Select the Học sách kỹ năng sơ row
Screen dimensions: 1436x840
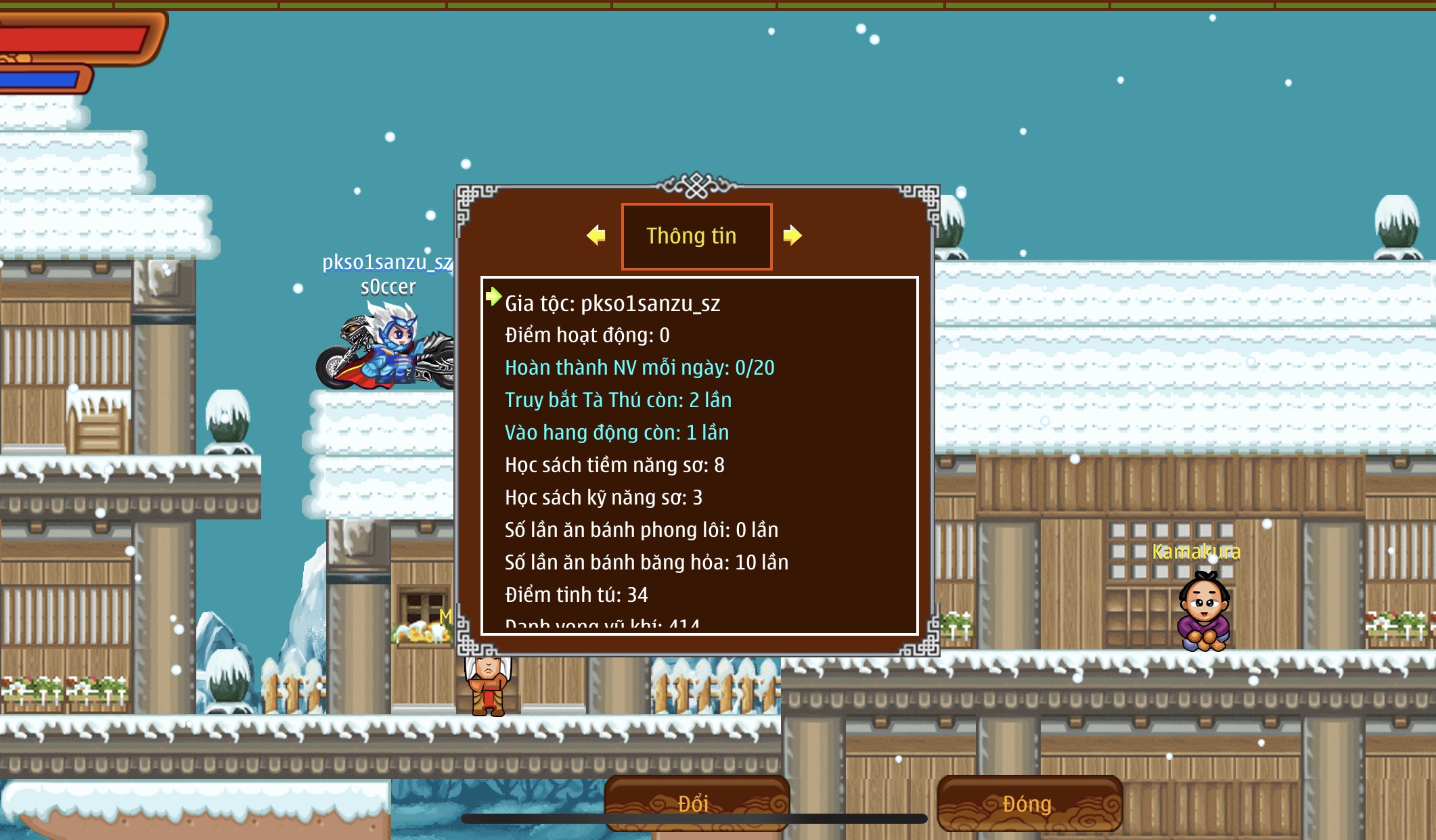604,498
